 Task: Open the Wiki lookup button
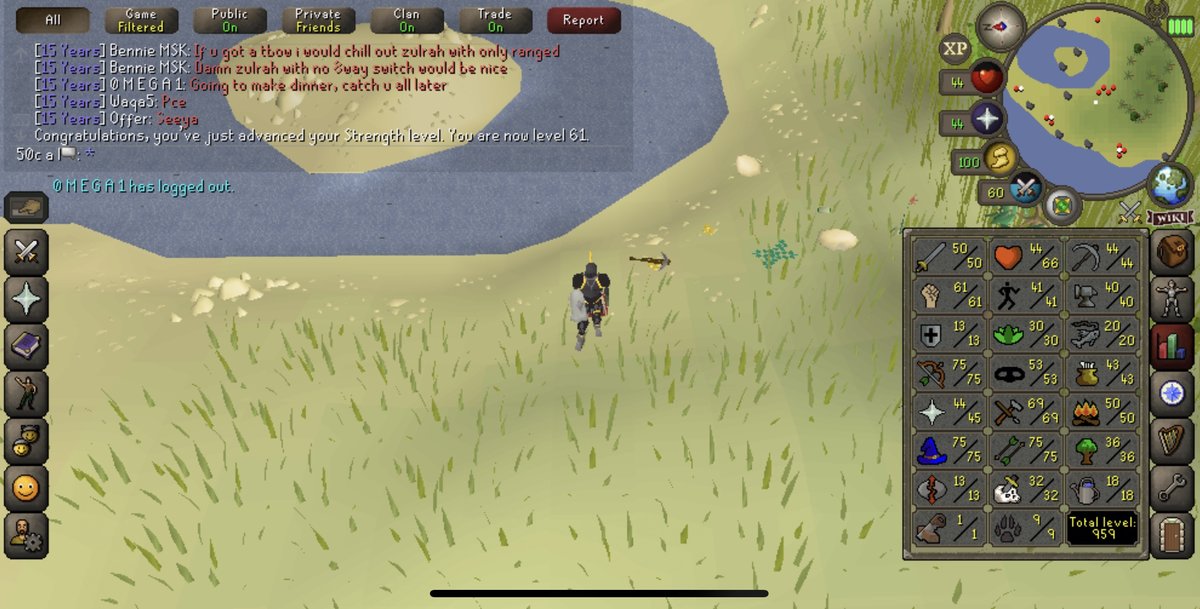[x=1171, y=218]
